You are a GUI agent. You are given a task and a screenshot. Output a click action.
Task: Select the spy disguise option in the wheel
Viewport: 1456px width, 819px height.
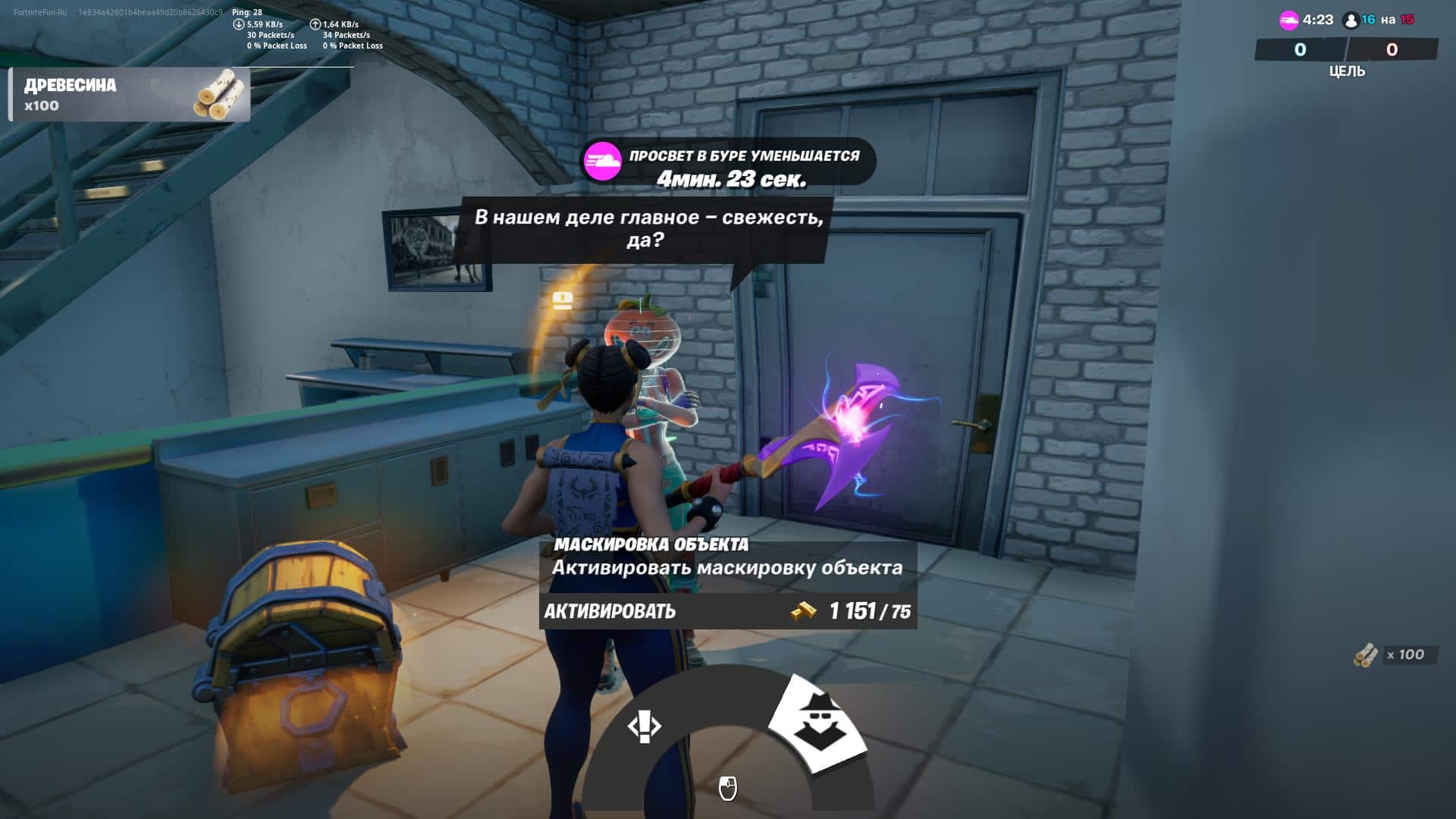click(817, 723)
